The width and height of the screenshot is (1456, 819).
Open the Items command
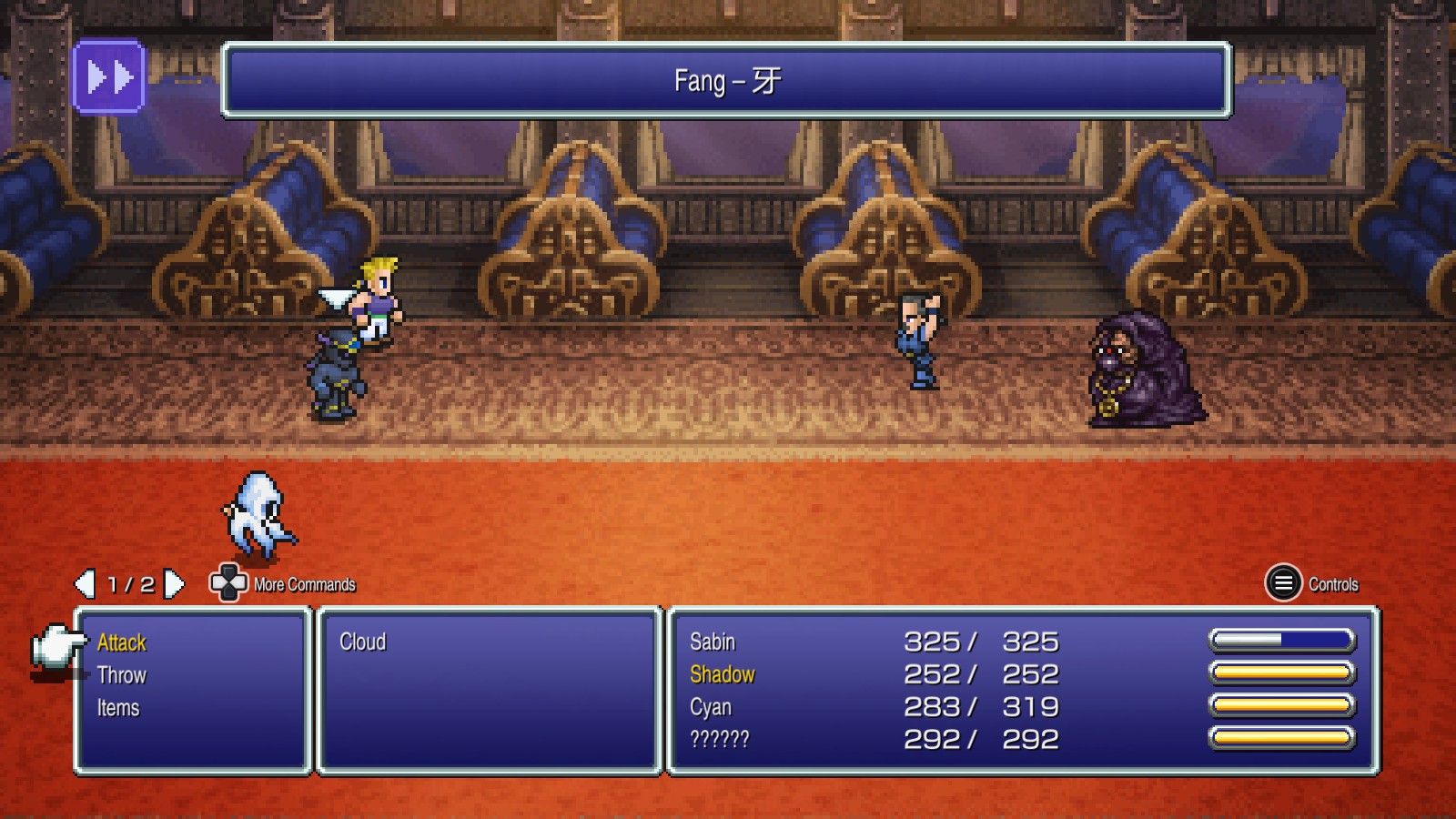tap(118, 708)
